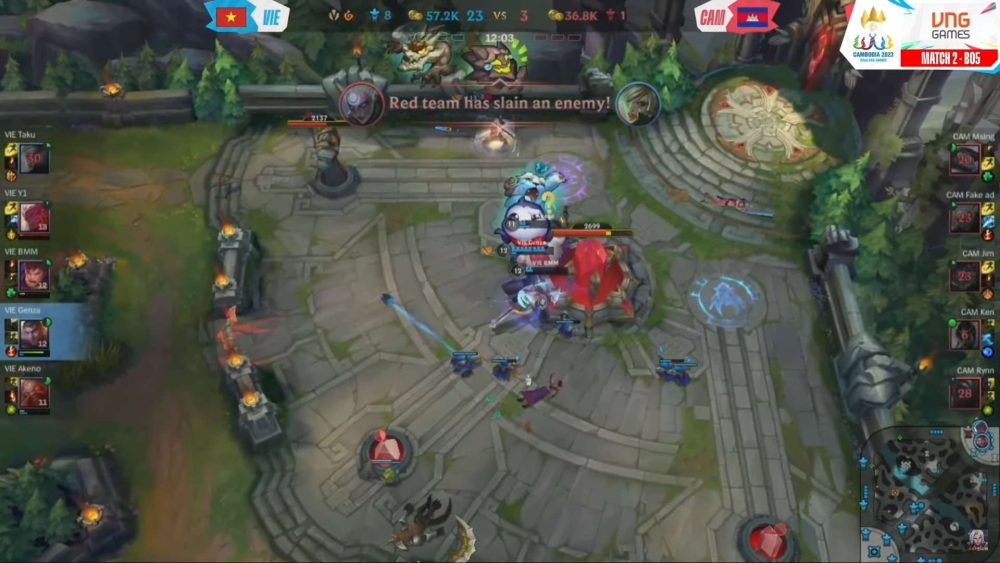Select VIE Taku's champion portrait
The width and height of the screenshot is (1000, 563).
pyautogui.click(x=33, y=158)
